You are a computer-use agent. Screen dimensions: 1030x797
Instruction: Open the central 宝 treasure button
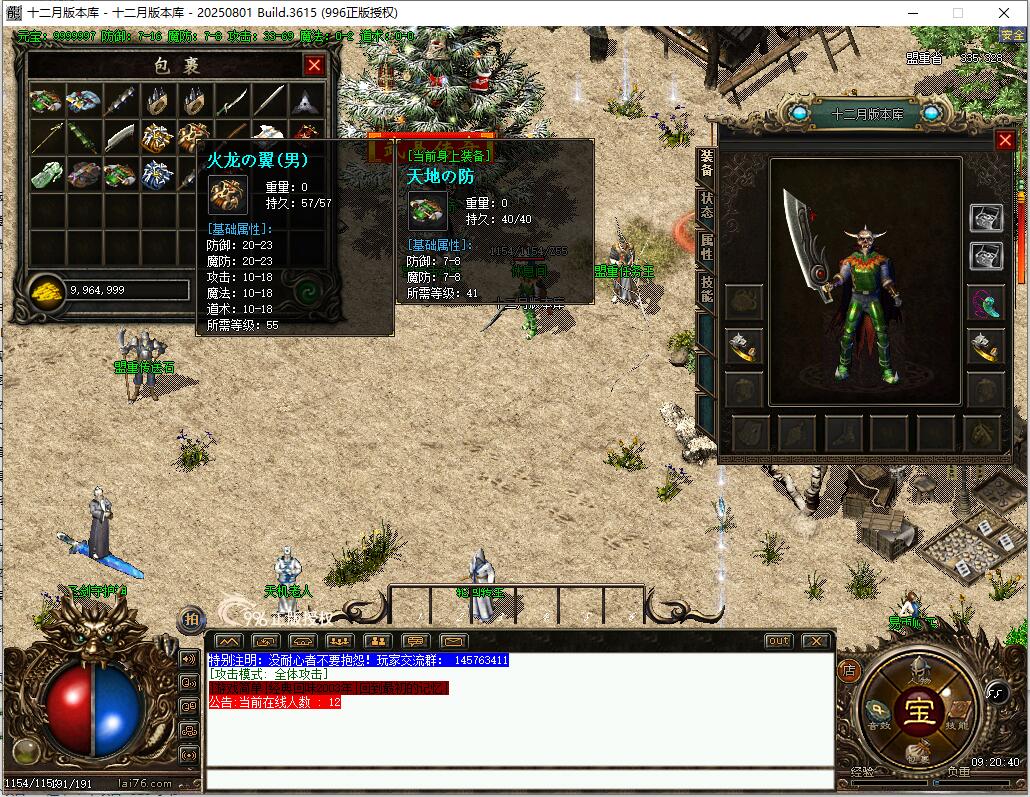(918, 711)
